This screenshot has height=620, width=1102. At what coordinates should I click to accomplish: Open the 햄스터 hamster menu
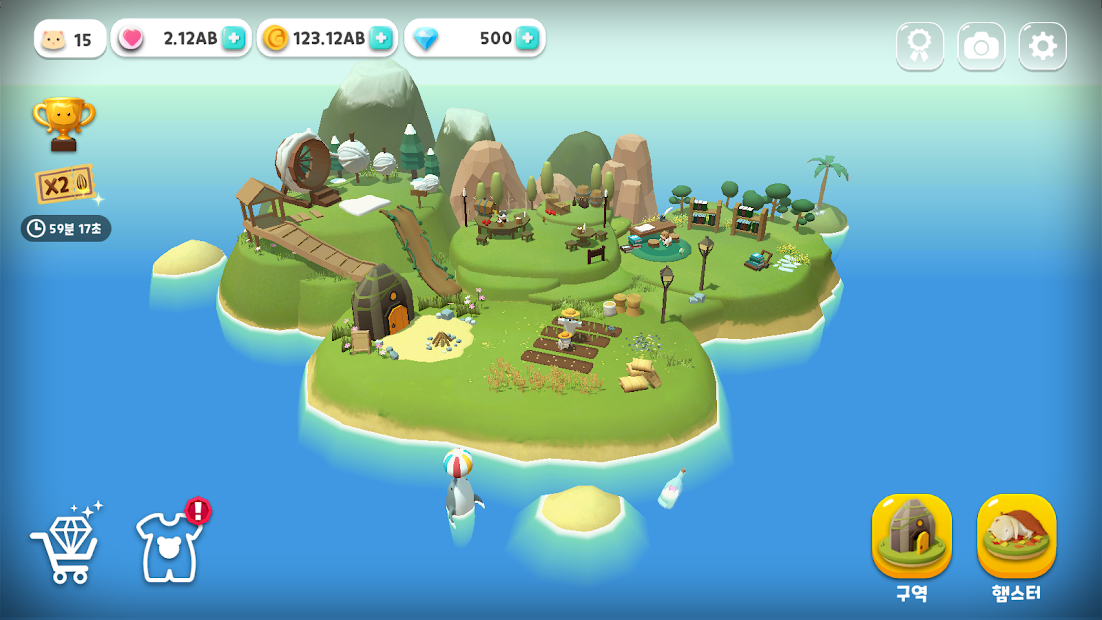pos(1016,536)
